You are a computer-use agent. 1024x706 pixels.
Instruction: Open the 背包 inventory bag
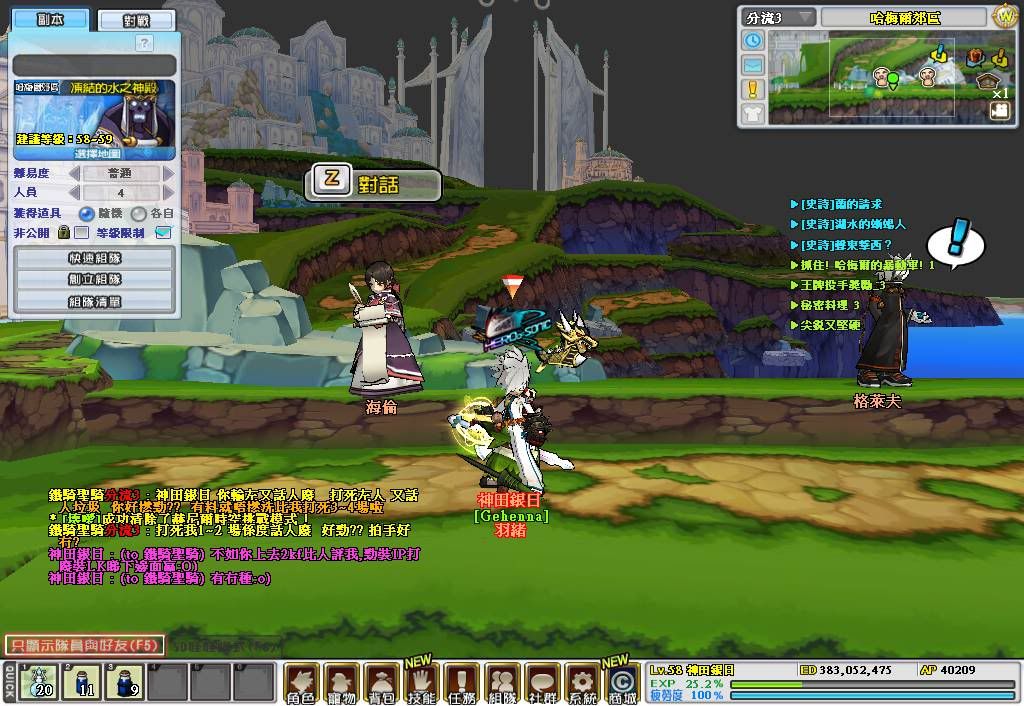point(380,684)
